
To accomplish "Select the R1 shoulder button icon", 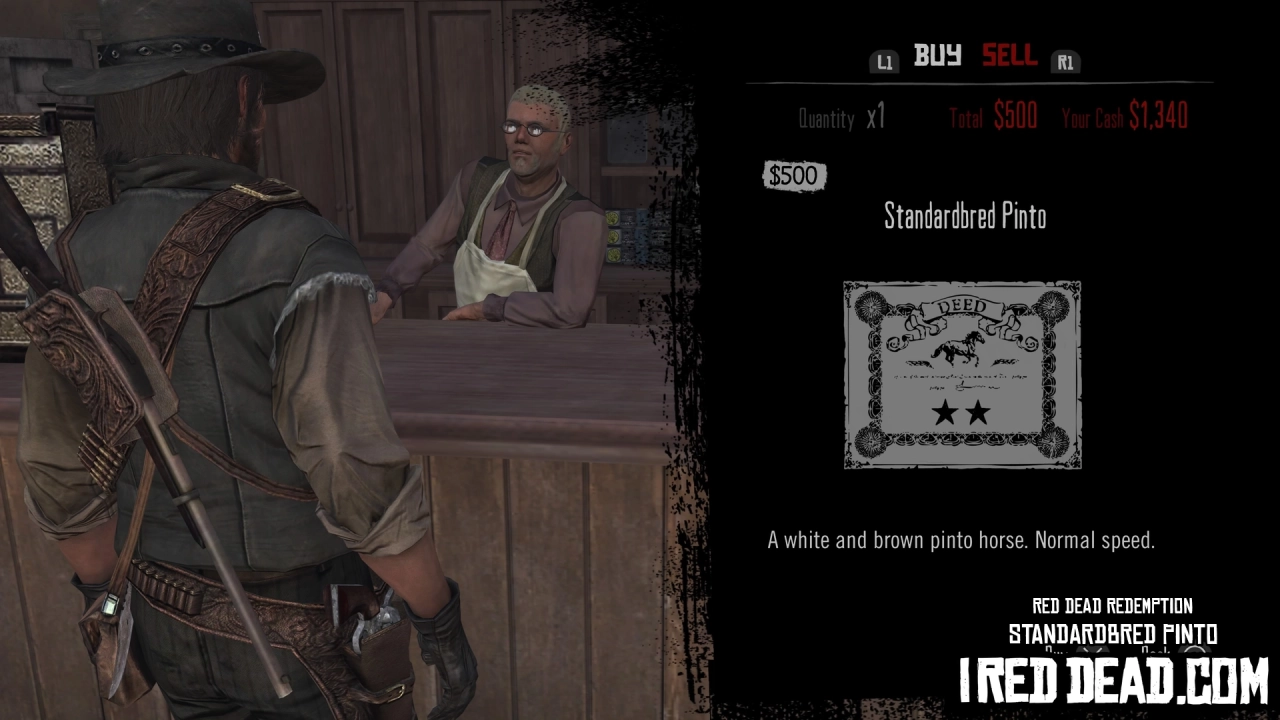I will [x=1065, y=61].
